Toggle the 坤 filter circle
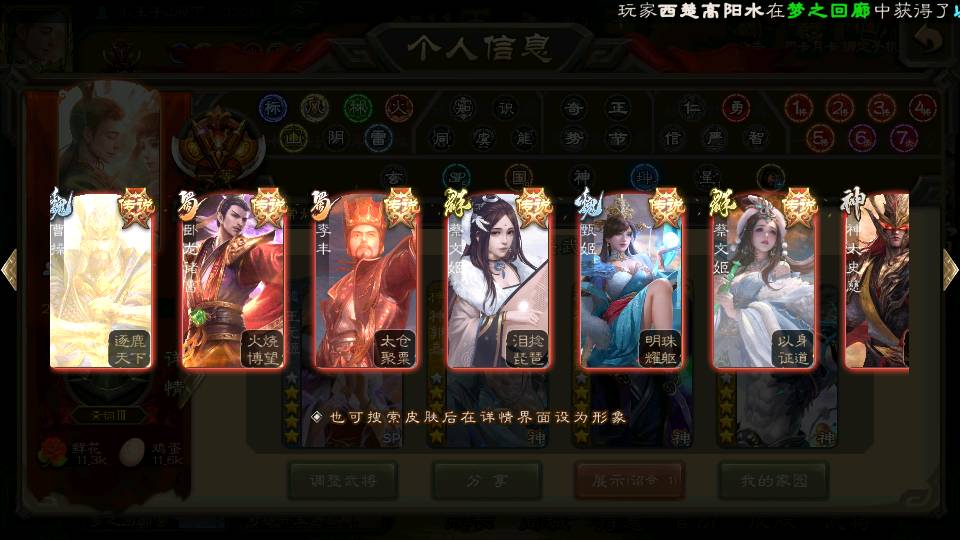Image resolution: width=960 pixels, height=540 pixels. 644,176
